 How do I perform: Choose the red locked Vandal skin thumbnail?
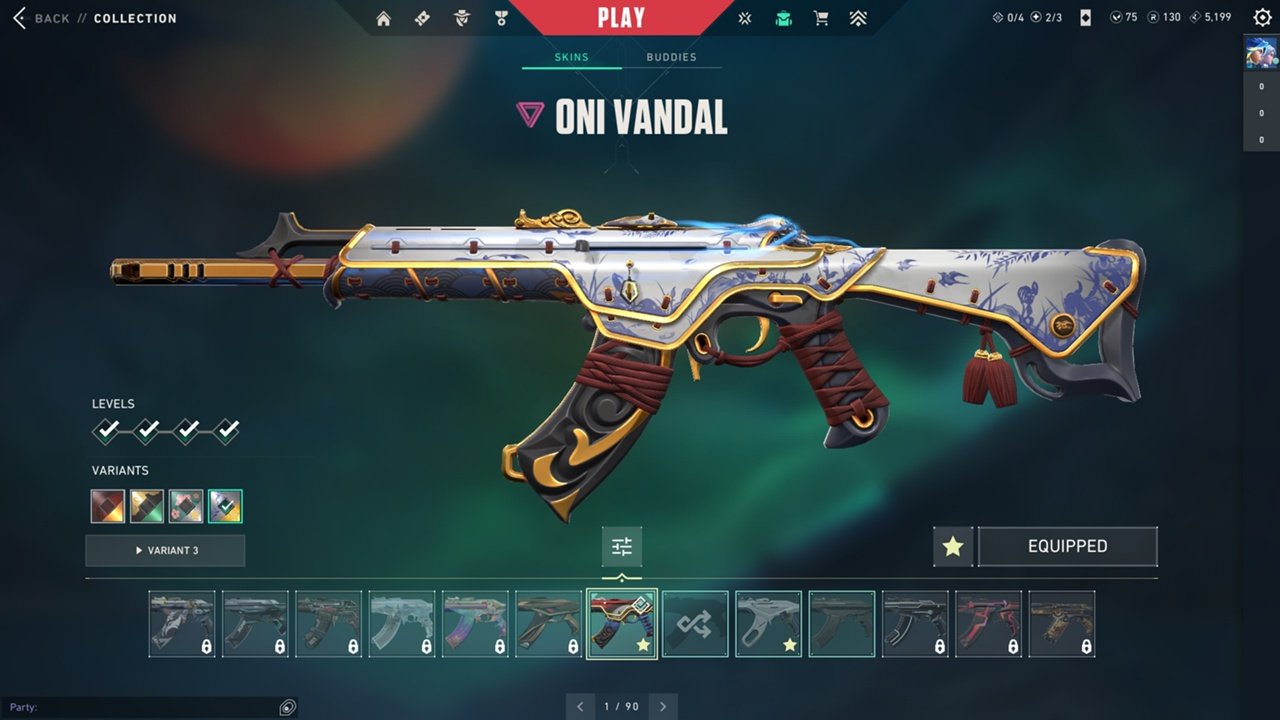pyautogui.click(x=988, y=624)
